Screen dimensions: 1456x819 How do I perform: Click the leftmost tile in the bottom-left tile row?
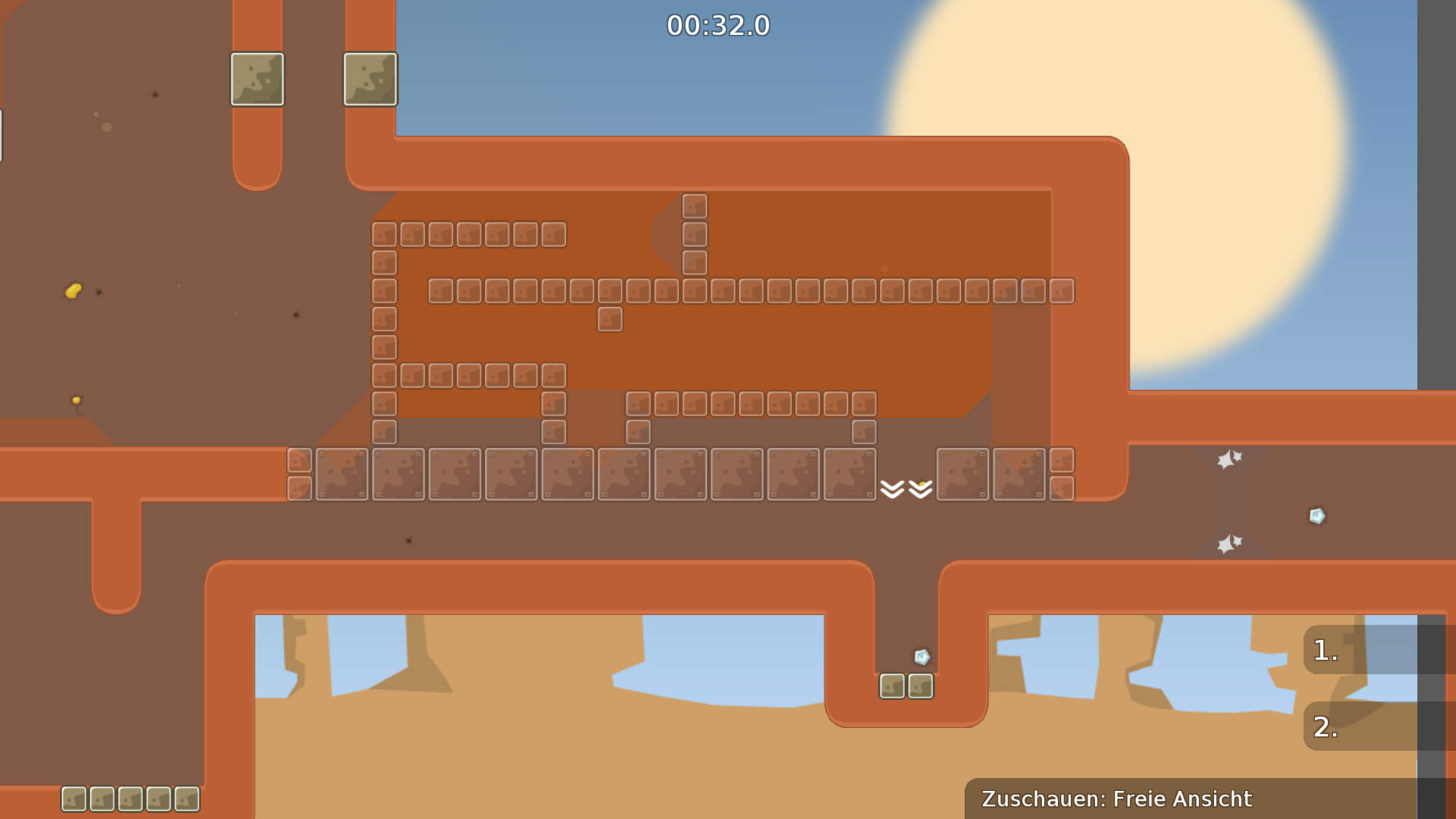pos(74,799)
